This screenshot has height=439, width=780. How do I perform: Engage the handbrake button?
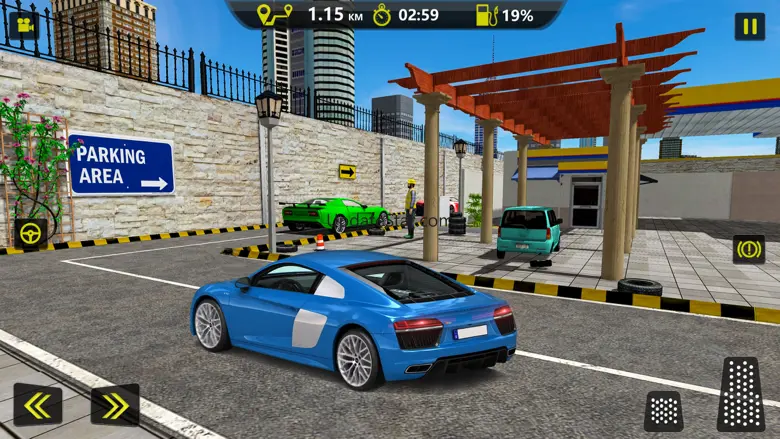(749, 249)
